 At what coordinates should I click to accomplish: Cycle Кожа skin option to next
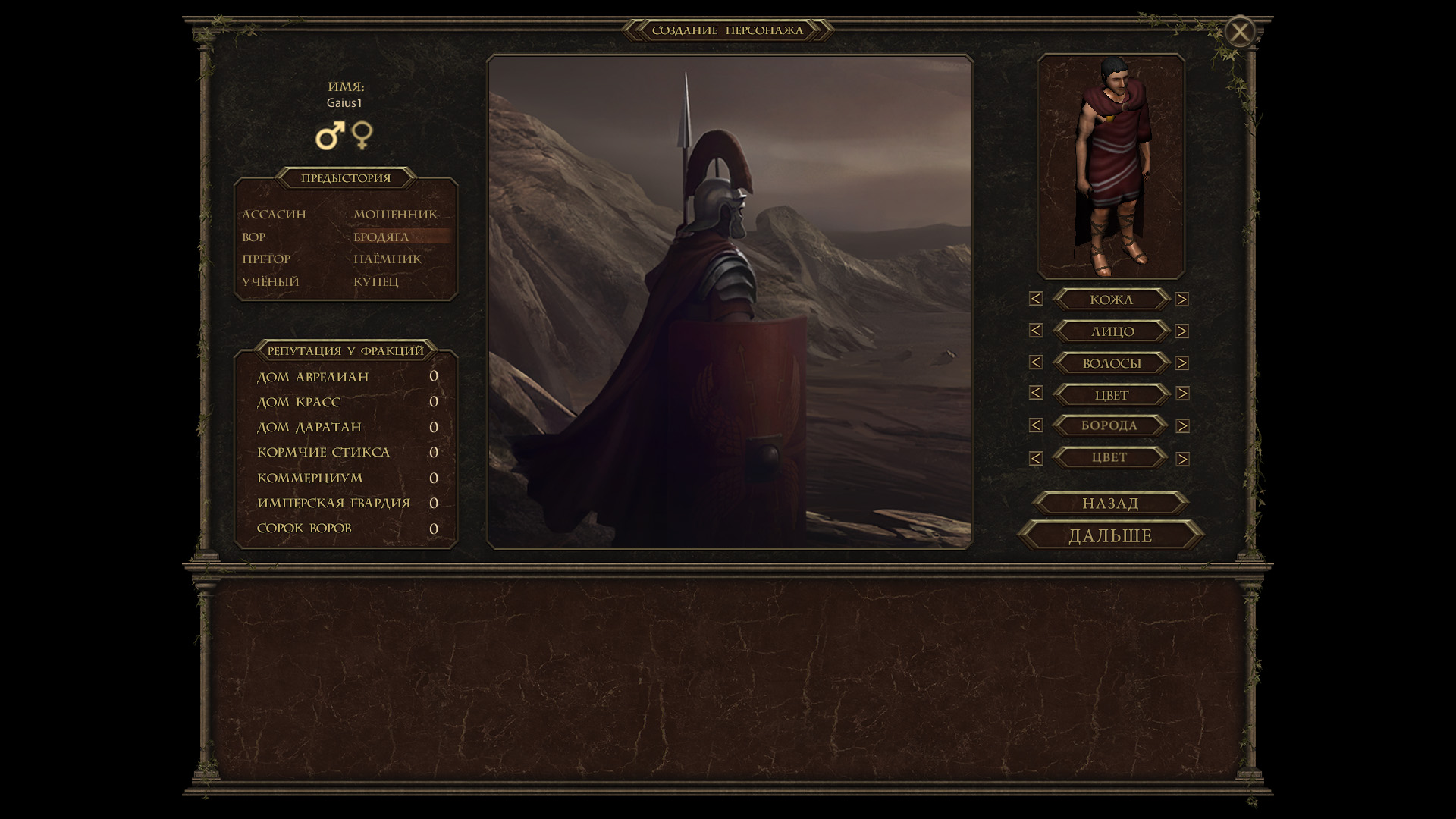click(1182, 300)
